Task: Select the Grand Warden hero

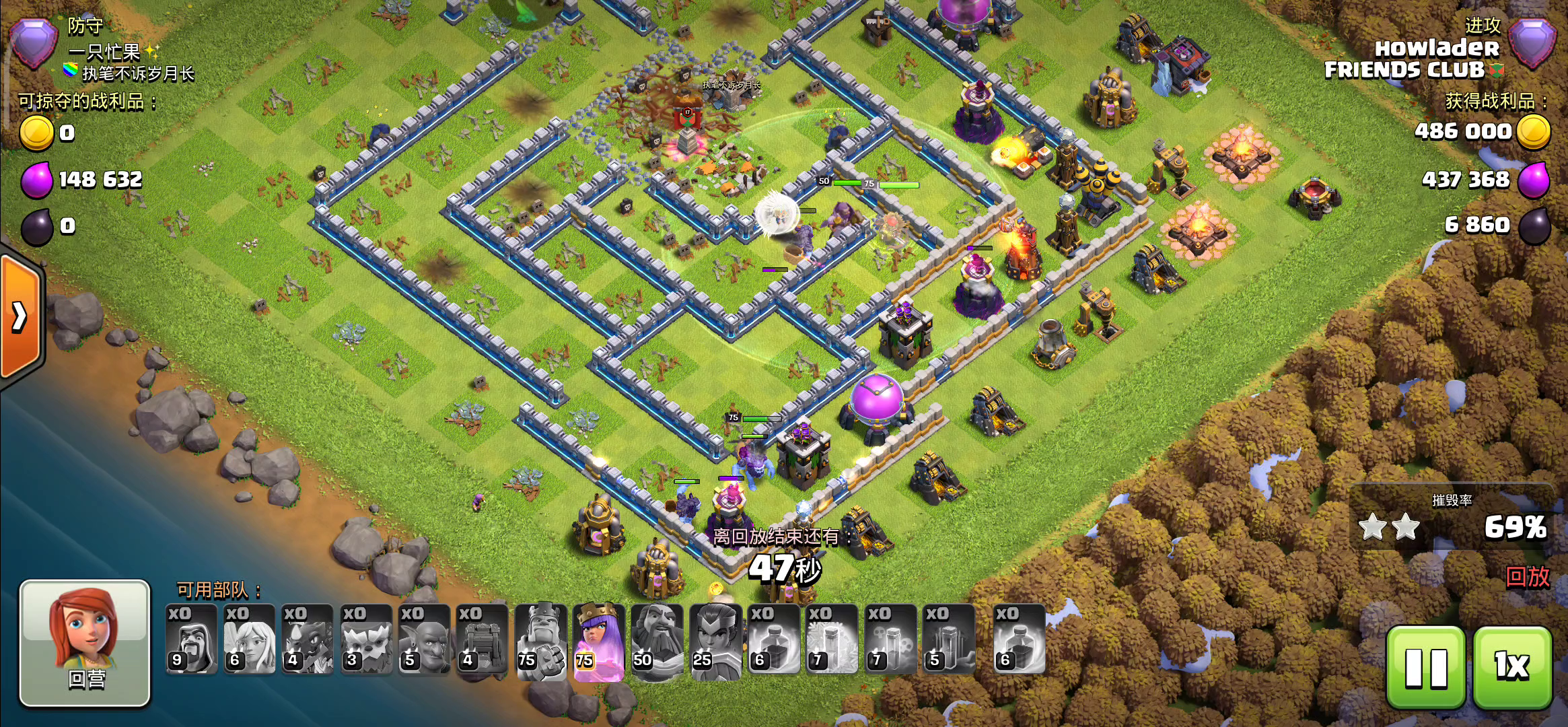Action: click(657, 639)
